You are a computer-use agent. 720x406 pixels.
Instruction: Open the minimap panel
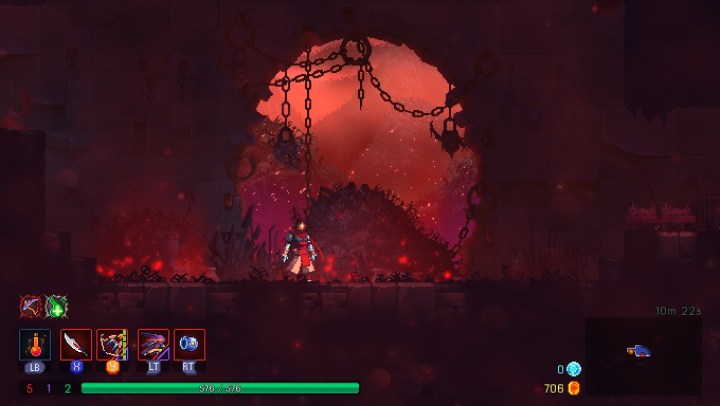point(643,355)
